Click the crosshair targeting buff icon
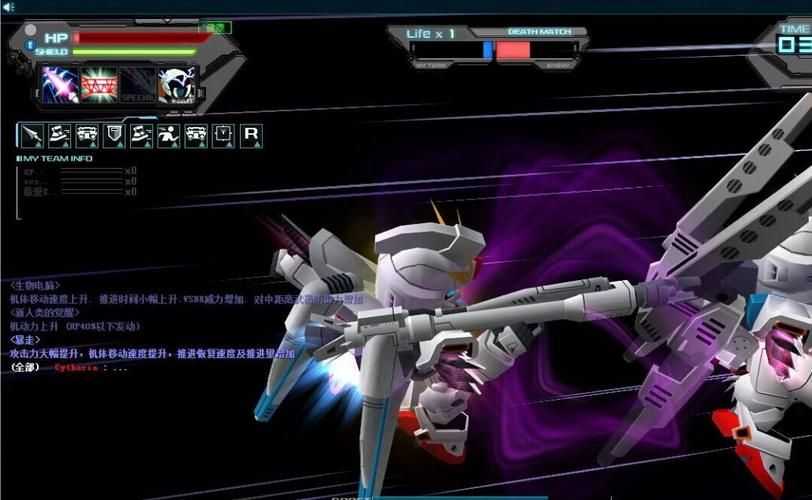Viewport: 812px width, 500px height. [x=222, y=134]
